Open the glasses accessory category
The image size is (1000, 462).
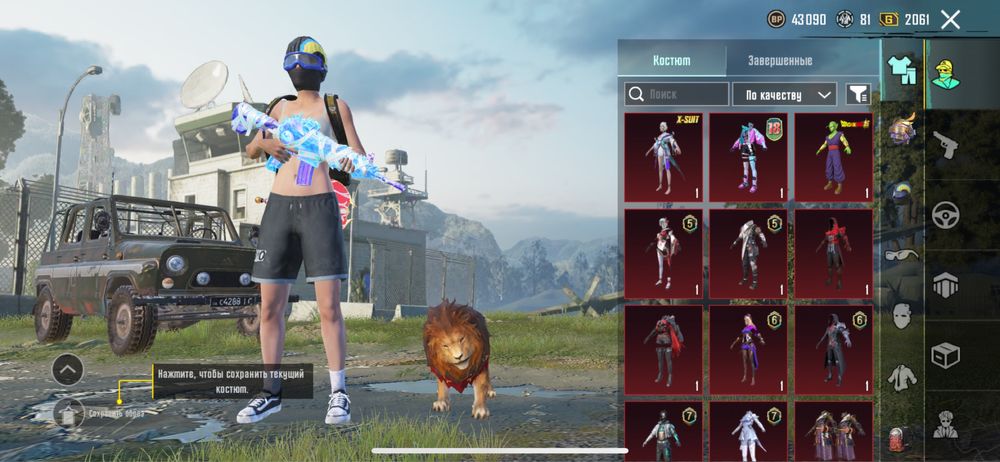tap(903, 254)
